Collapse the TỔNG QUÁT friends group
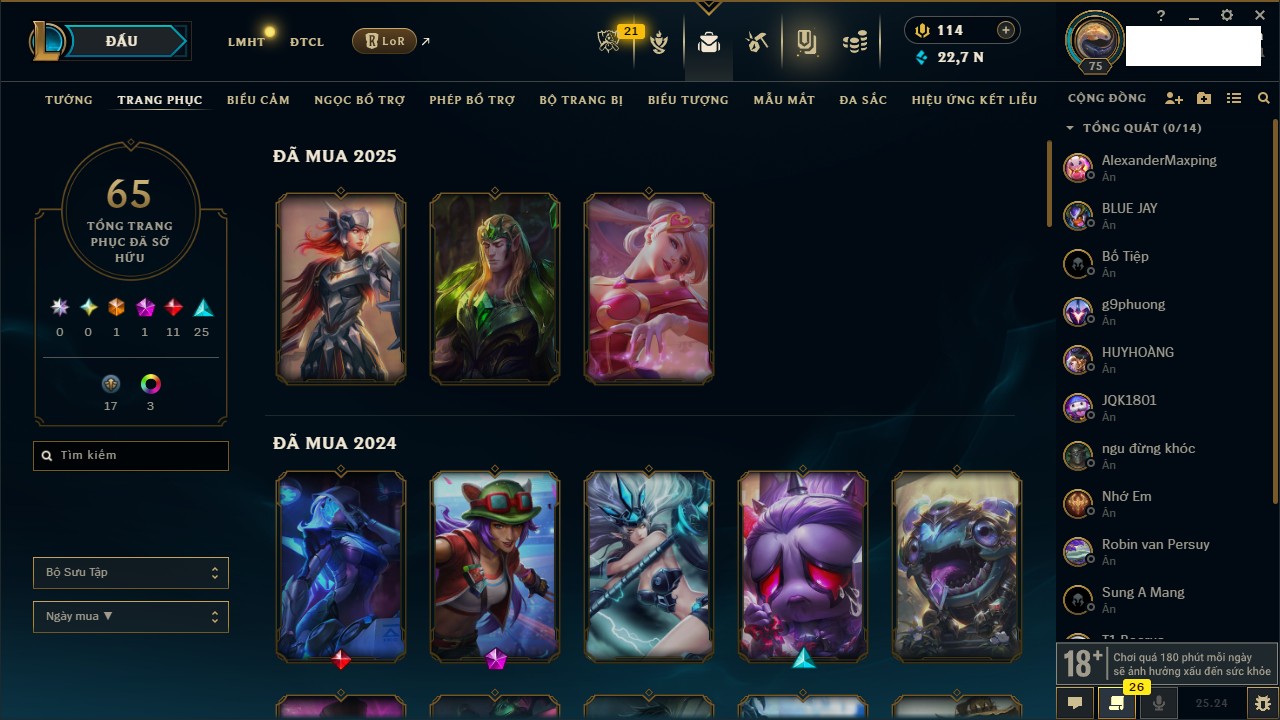Viewport: 1280px width, 720px height. click(1070, 128)
